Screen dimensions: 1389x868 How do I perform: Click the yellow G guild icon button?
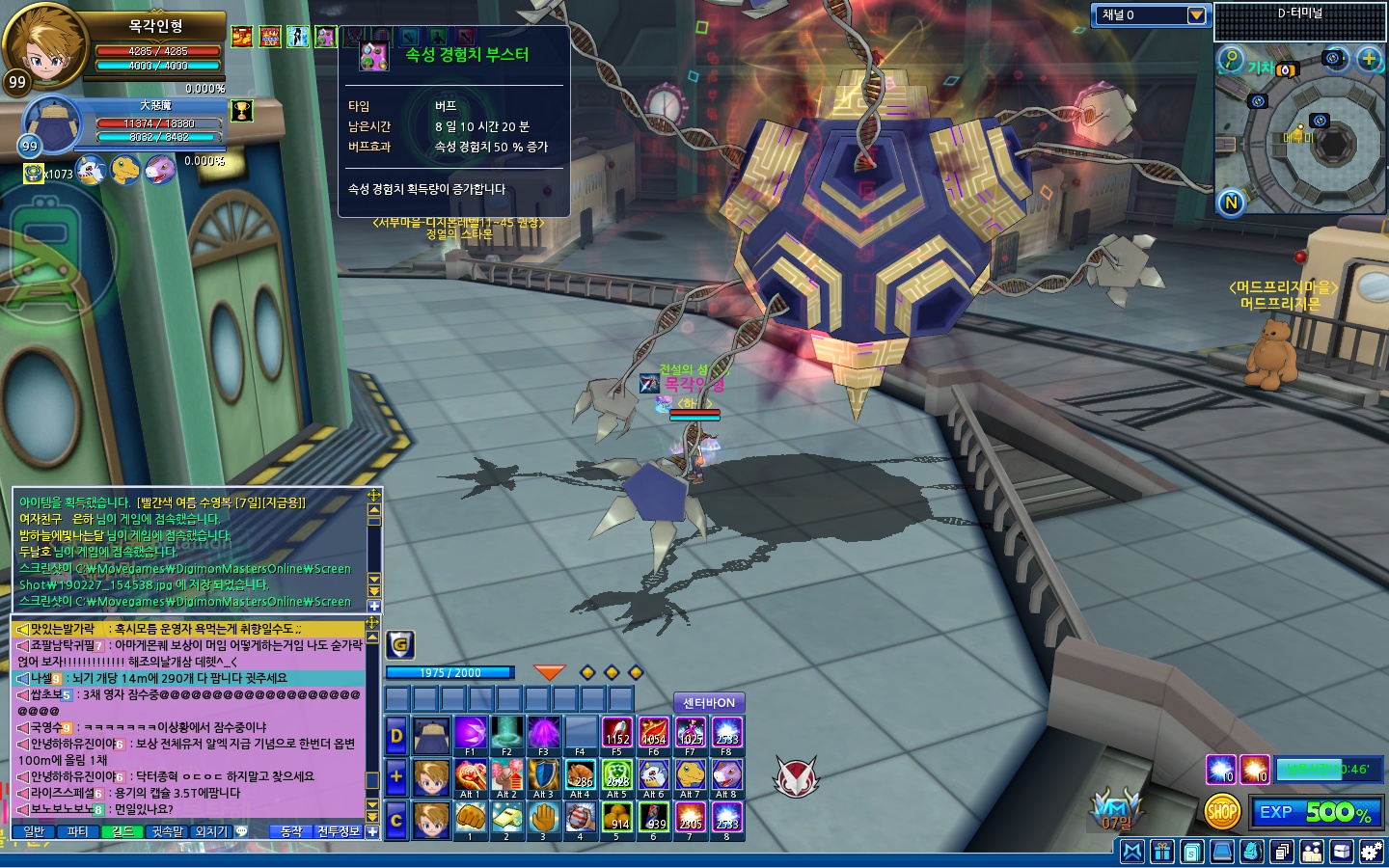[400, 644]
